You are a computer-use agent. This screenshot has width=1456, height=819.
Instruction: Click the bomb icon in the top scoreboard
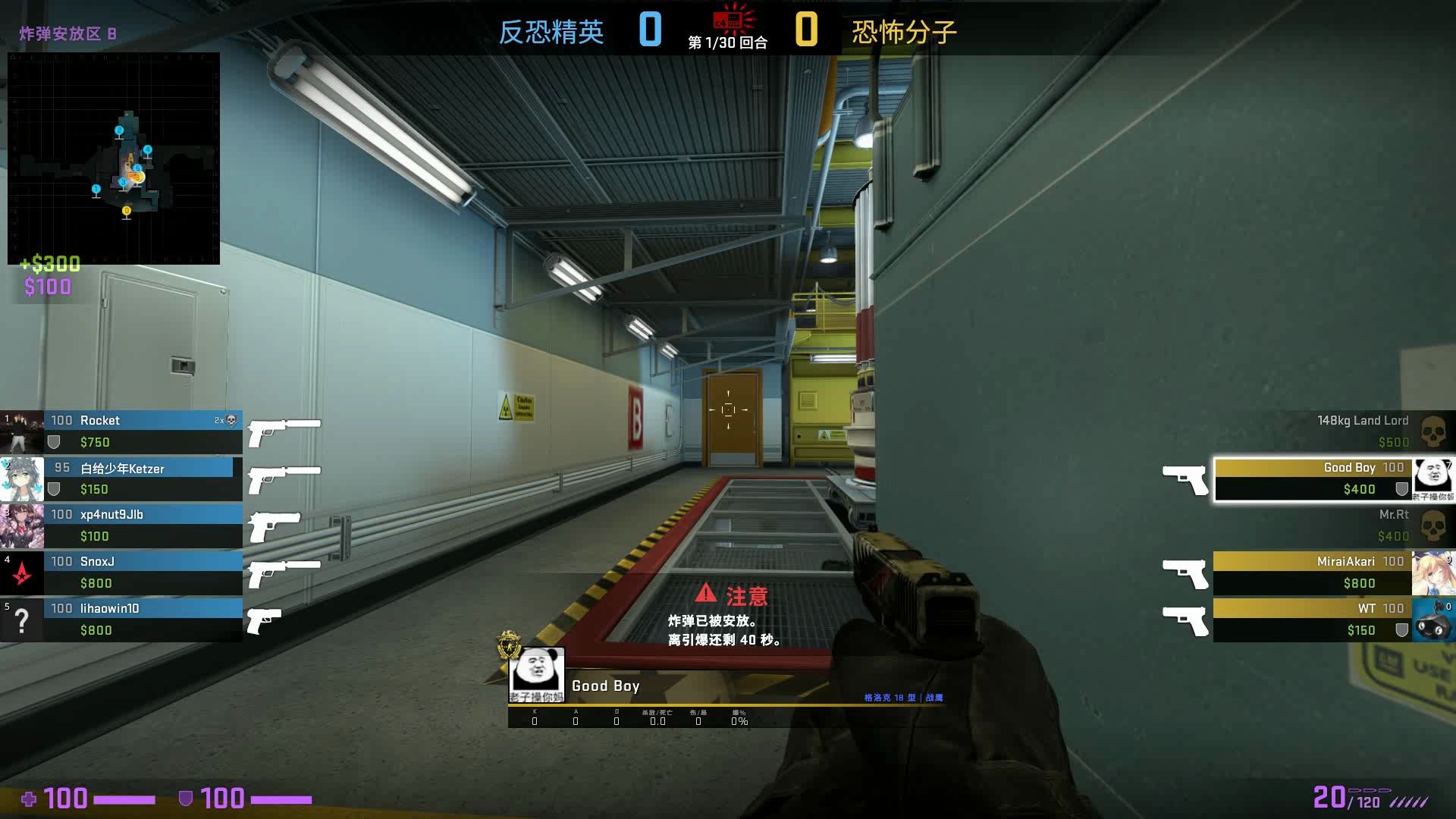[728, 20]
